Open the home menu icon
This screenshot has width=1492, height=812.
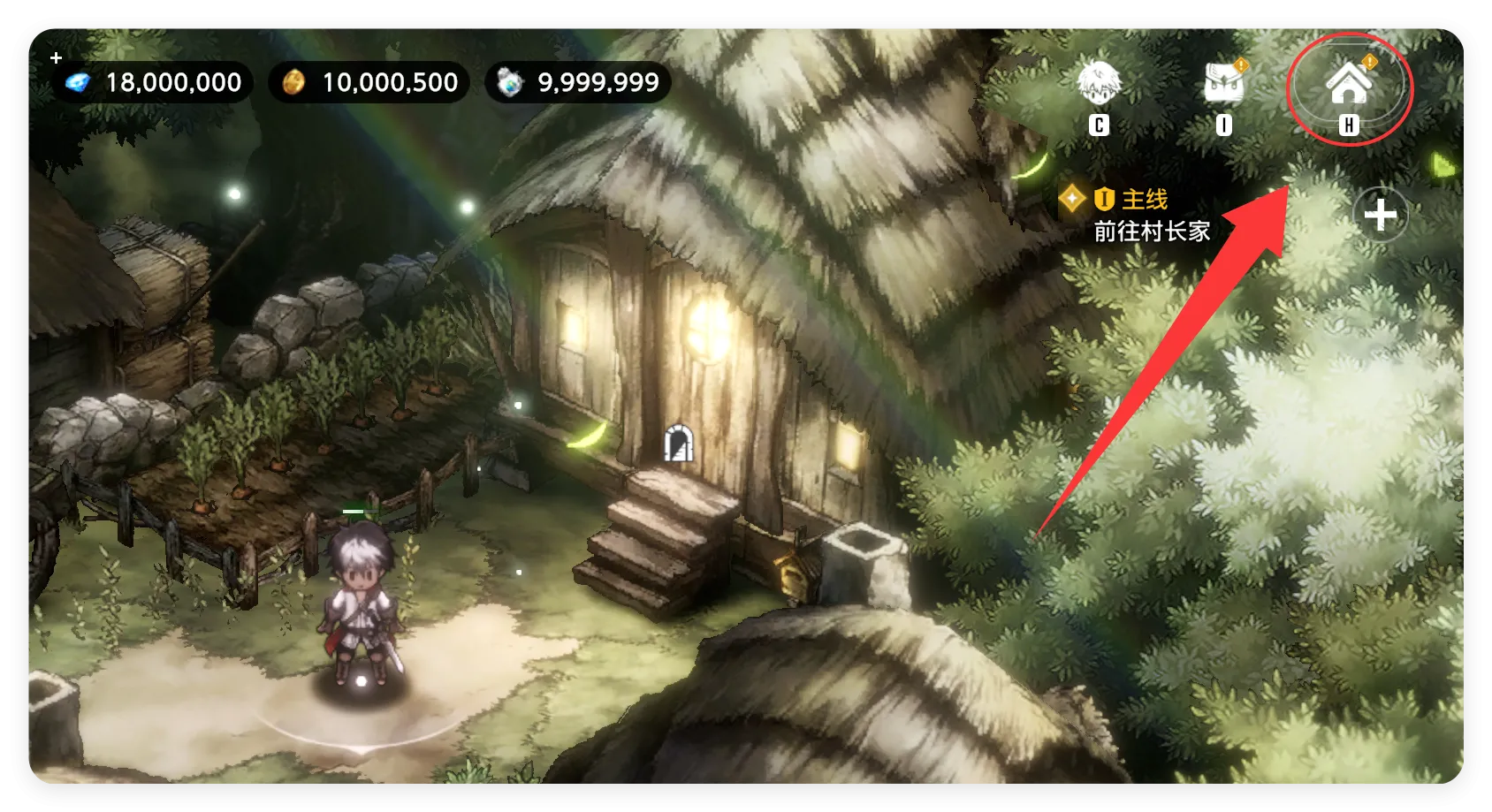(x=1349, y=85)
